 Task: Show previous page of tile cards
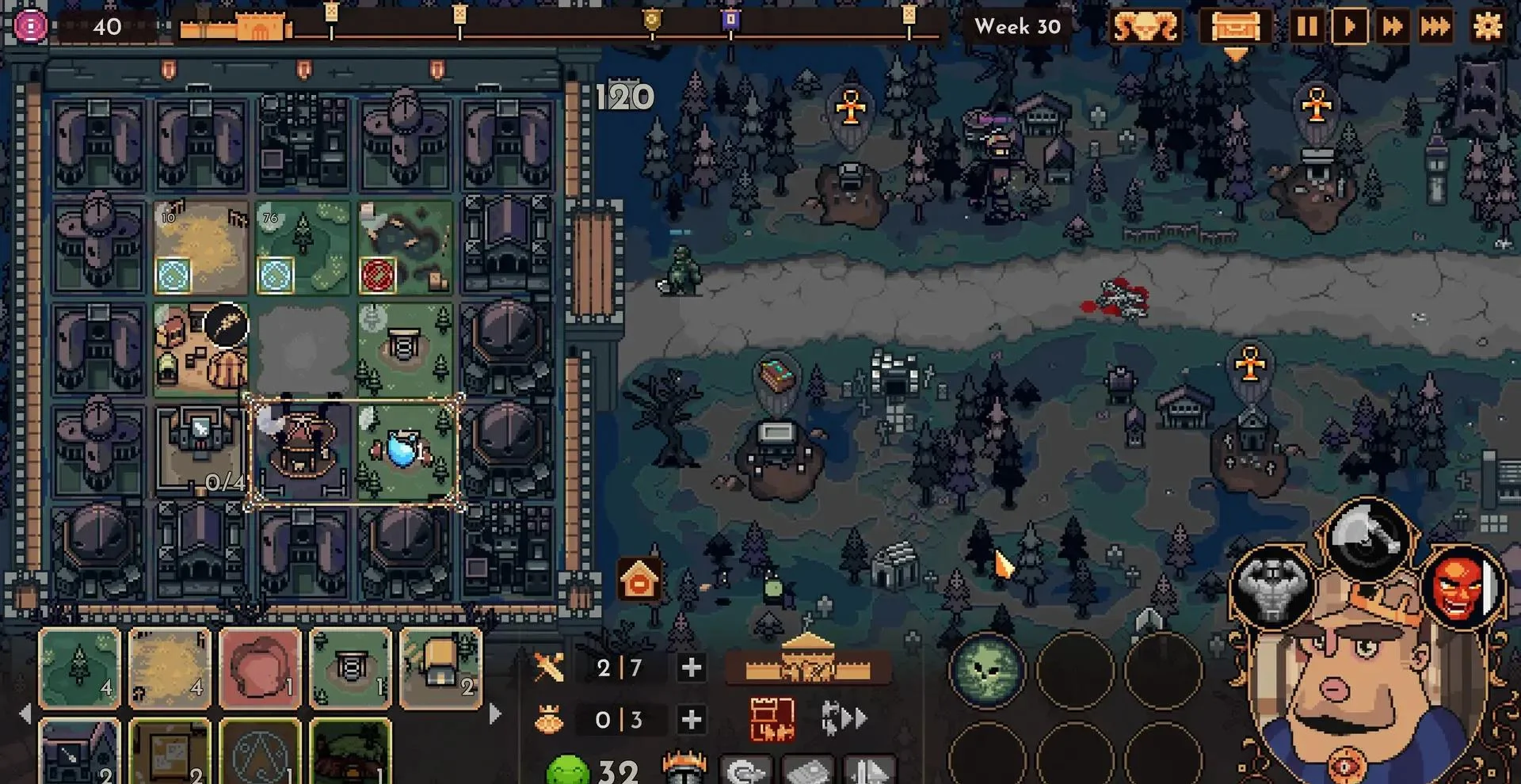(x=25, y=714)
